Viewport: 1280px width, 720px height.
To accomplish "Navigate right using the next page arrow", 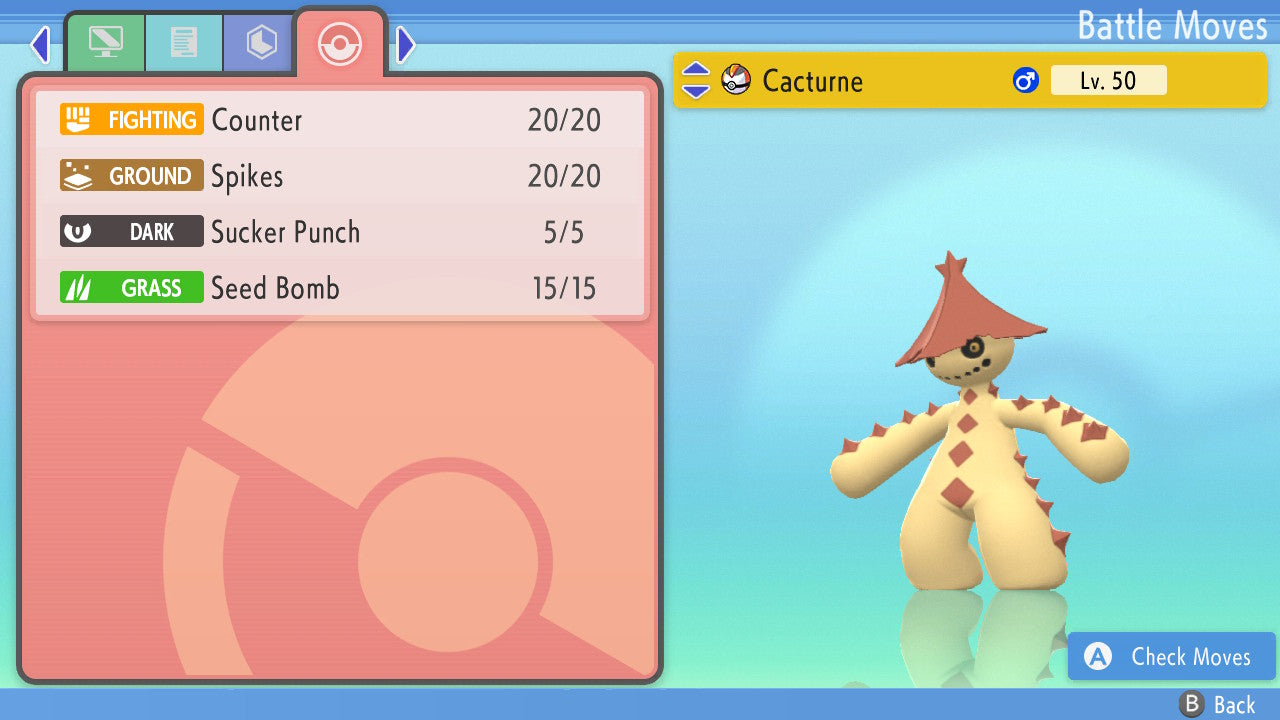I will 405,44.
